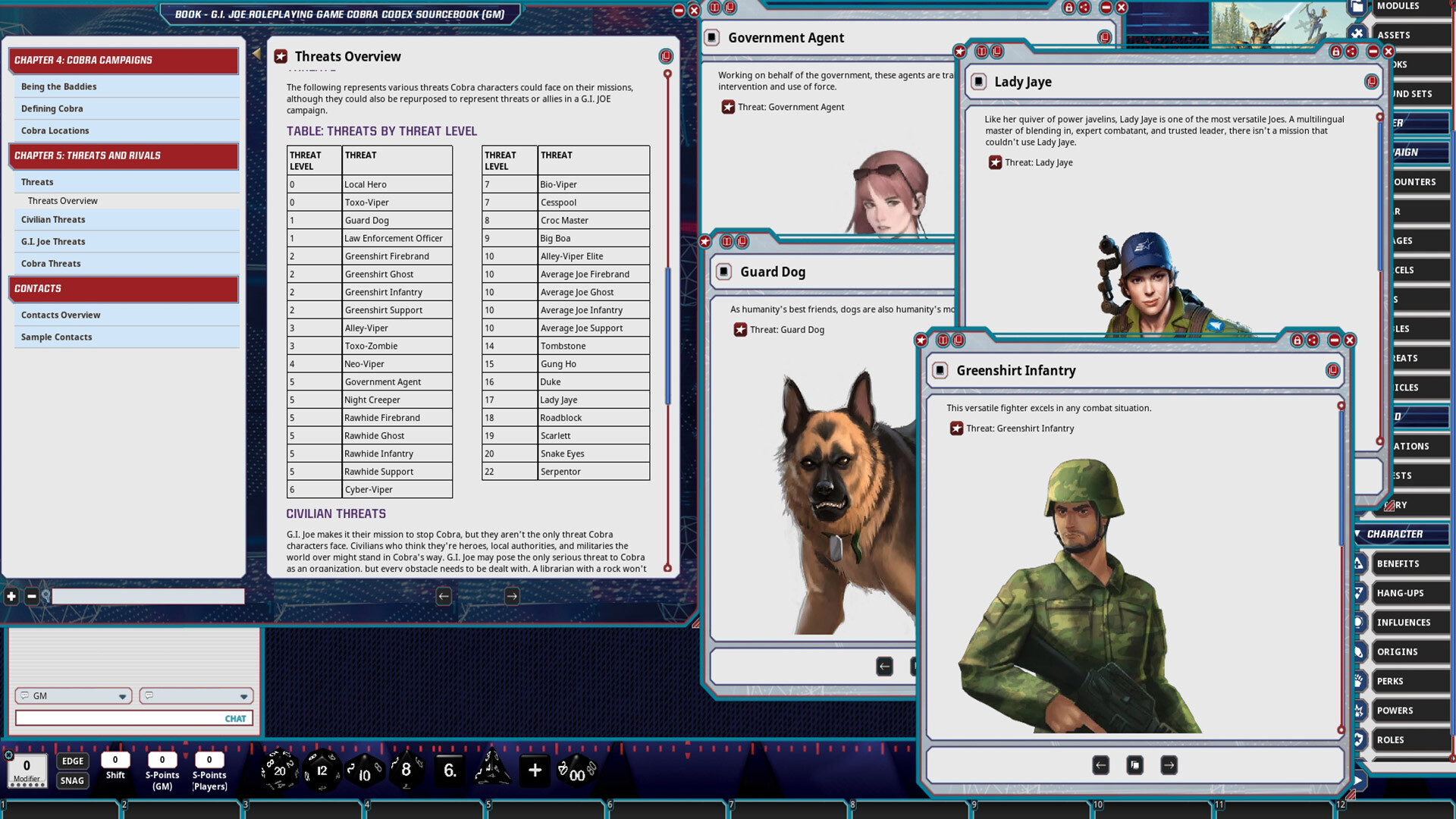This screenshot has height=819, width=1456.
Task: Open the Sample Contacts page
Action: coord(57,337)
